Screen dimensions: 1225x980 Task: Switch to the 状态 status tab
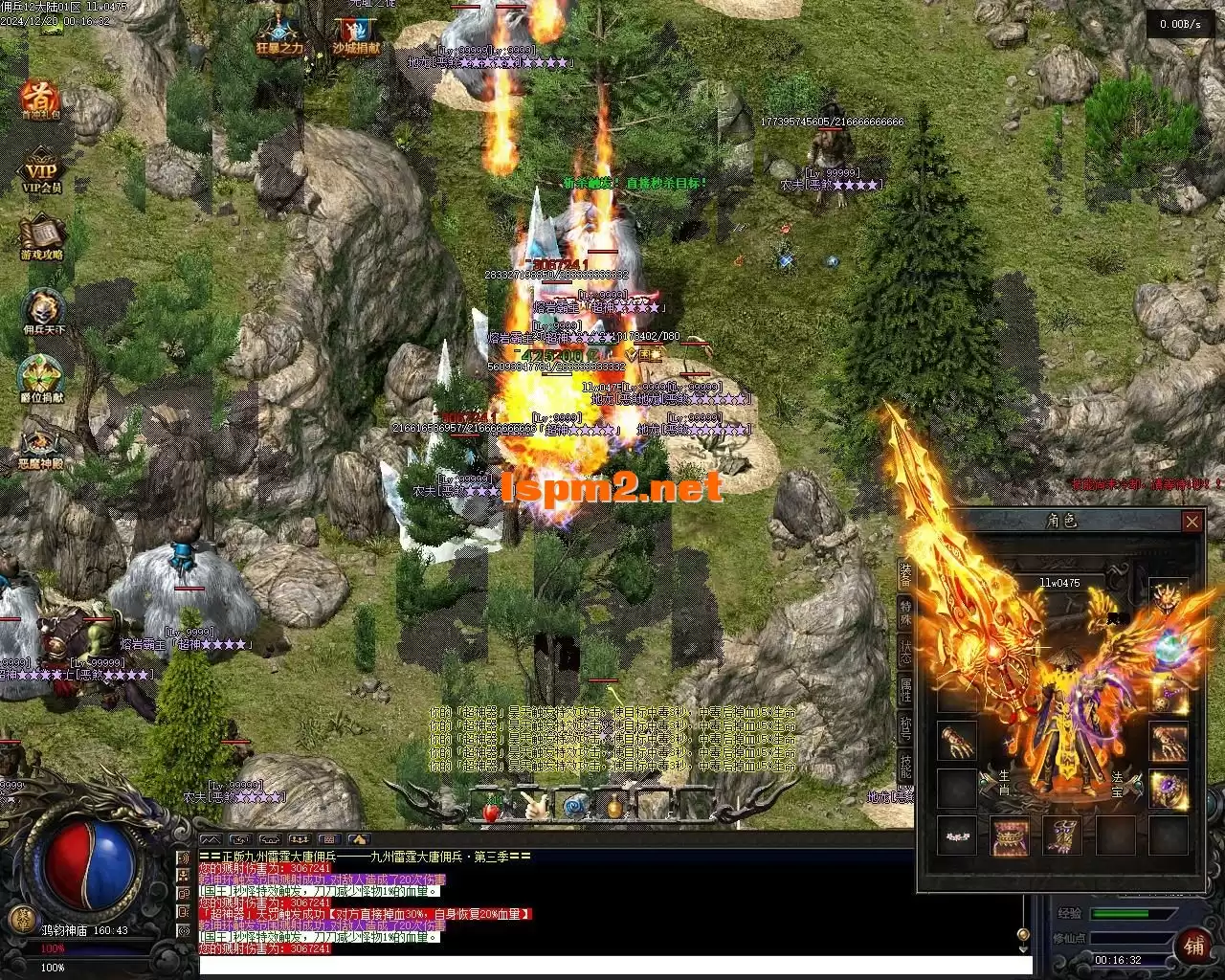(x=905, y=651)
